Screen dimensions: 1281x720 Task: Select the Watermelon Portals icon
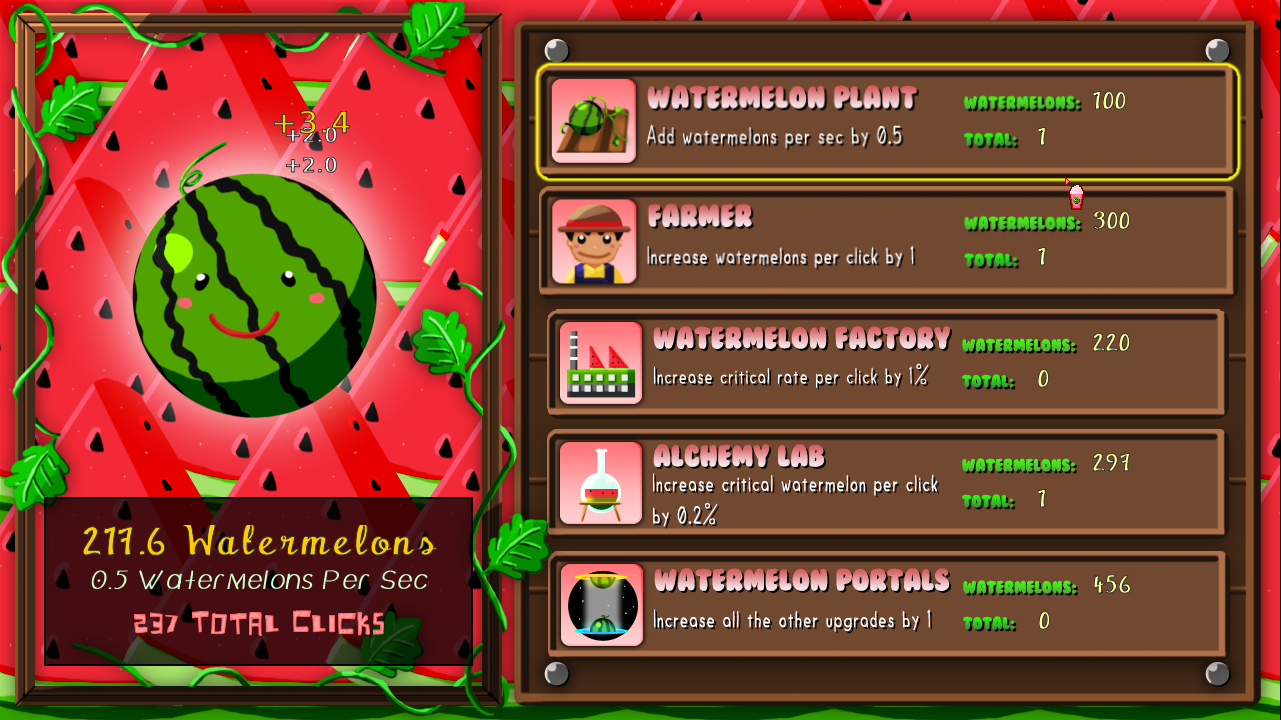pos(600,602)
